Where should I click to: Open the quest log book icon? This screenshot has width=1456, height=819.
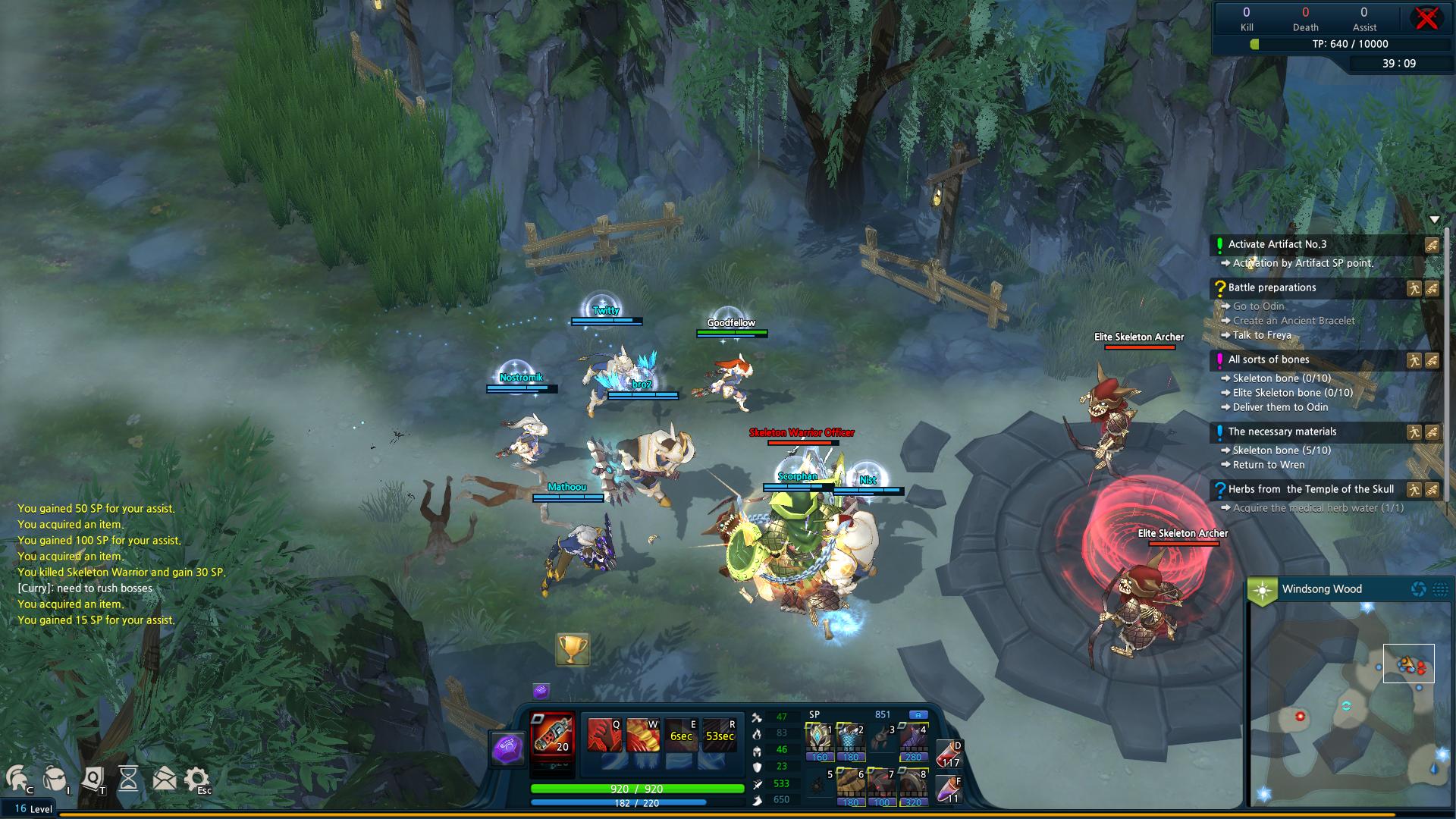(x=93, y=778)
